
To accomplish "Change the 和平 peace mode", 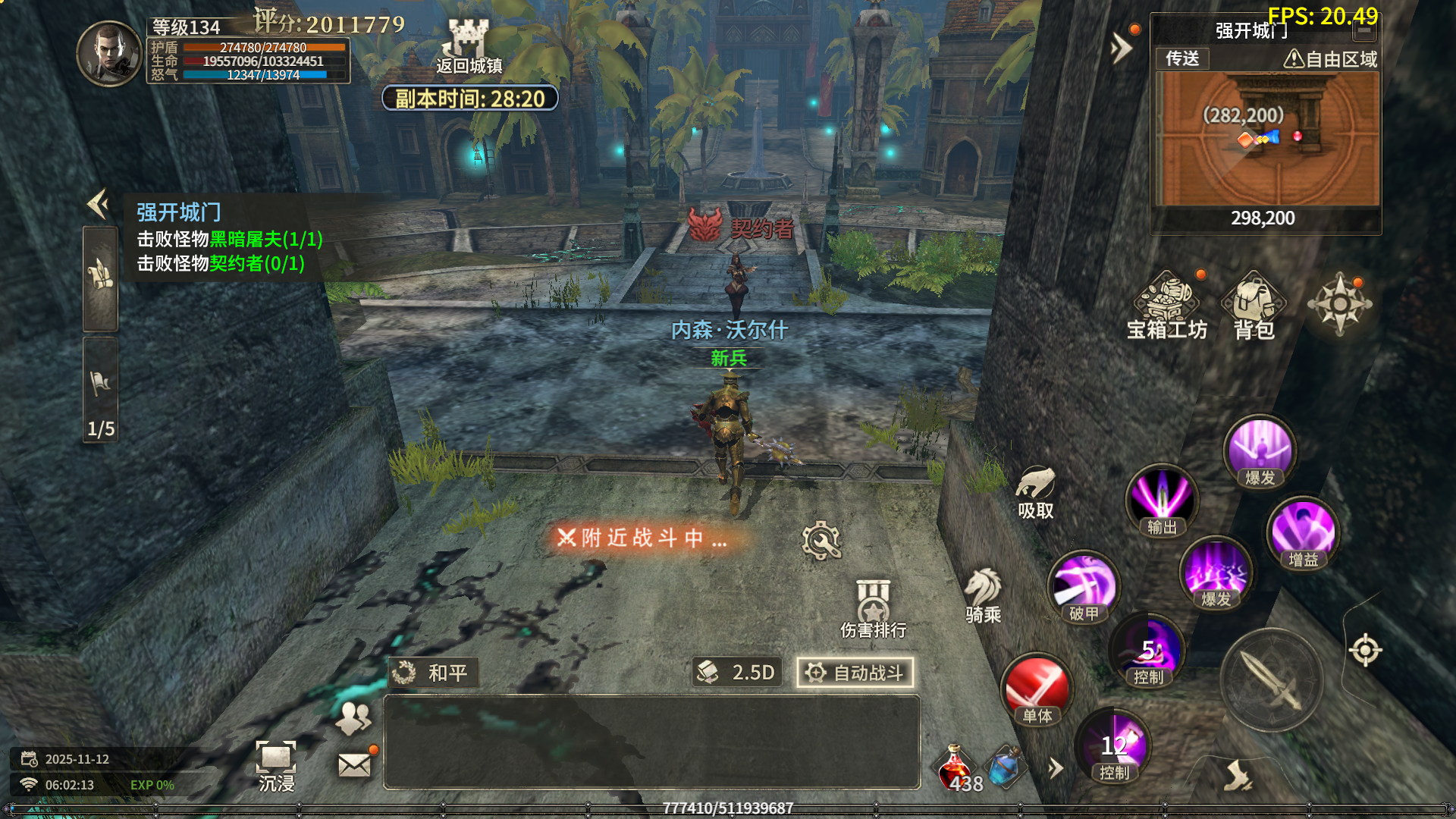I will tap(434, 673).
